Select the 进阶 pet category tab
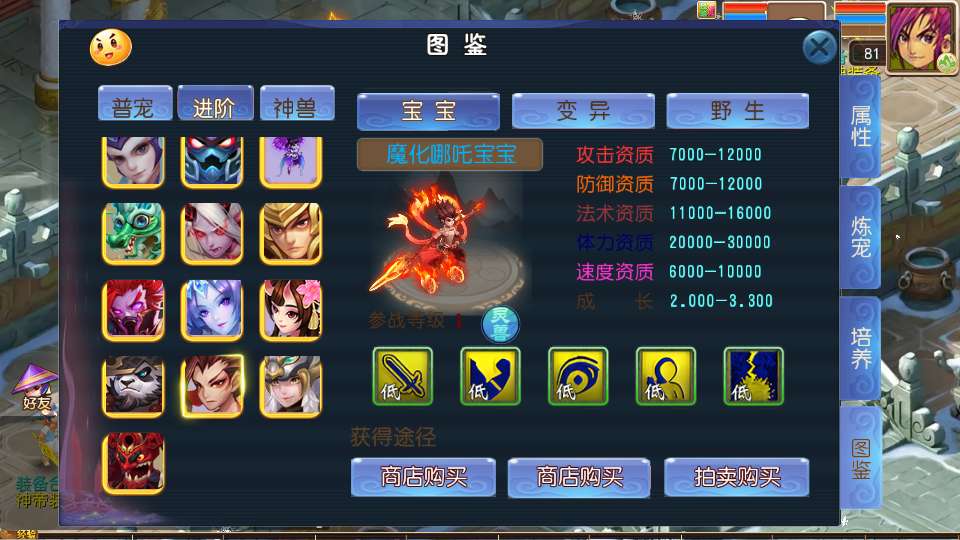960x540 pixels. tap(214, 106)
